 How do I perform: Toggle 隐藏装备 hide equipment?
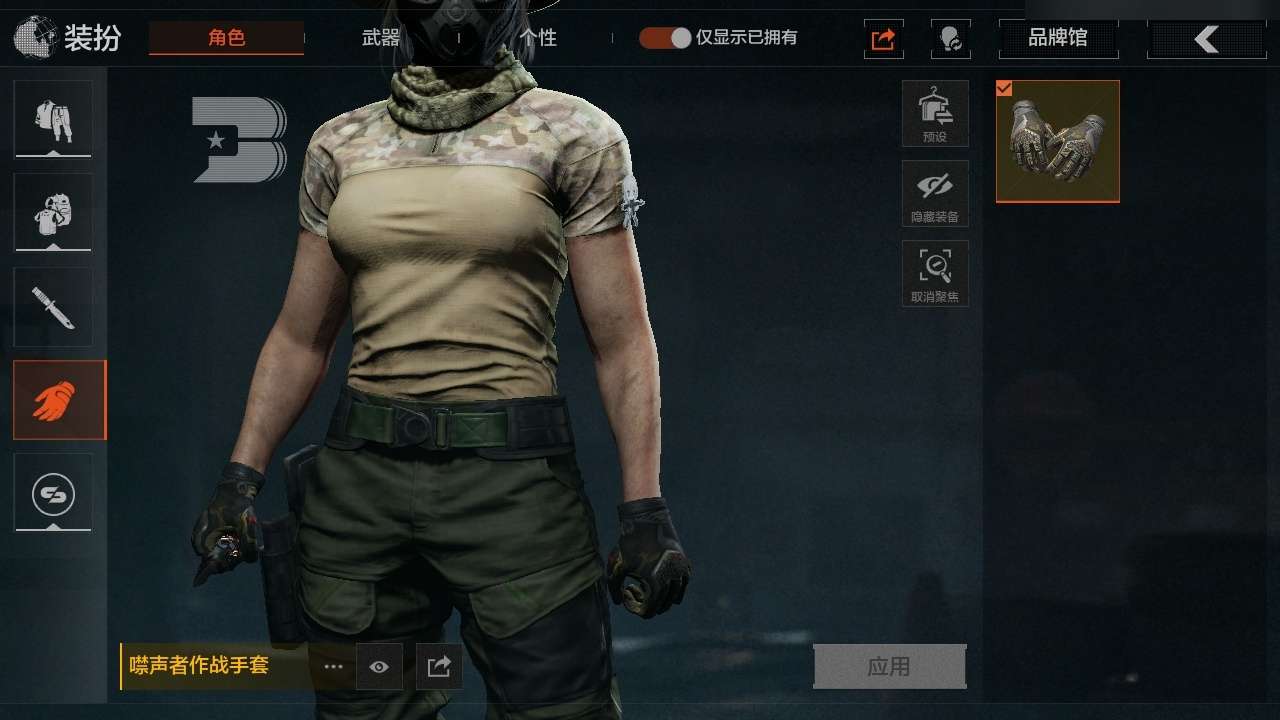click(x=935, y=193)
